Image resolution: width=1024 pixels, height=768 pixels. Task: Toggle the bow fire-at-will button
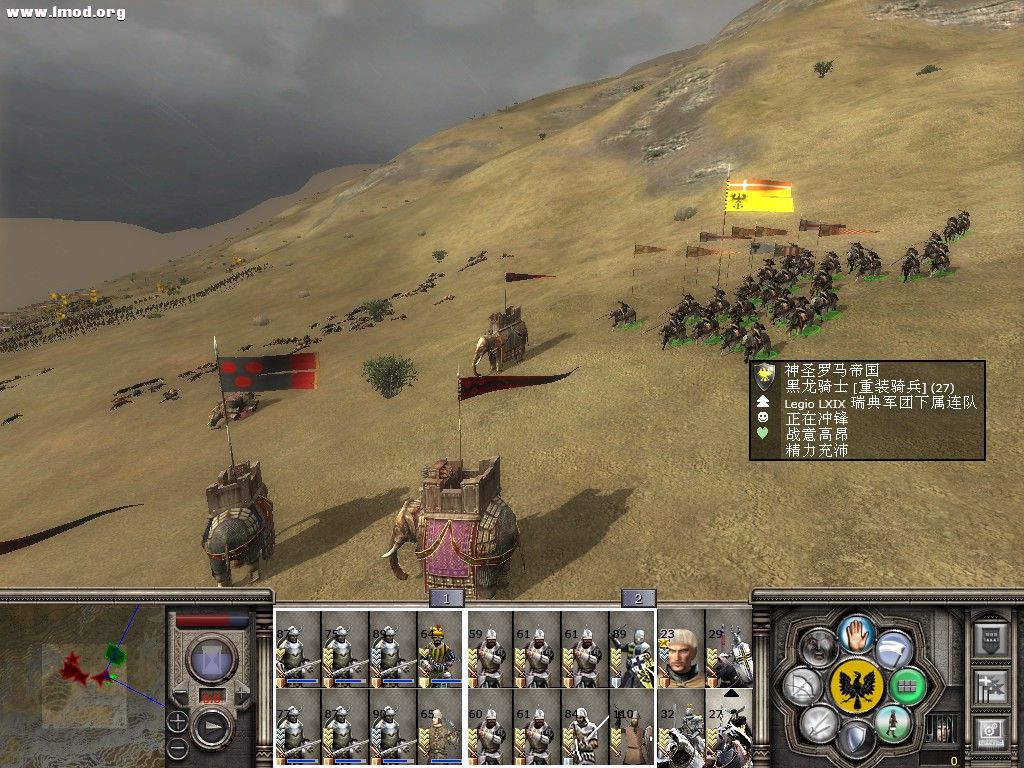tap(804, 686)
